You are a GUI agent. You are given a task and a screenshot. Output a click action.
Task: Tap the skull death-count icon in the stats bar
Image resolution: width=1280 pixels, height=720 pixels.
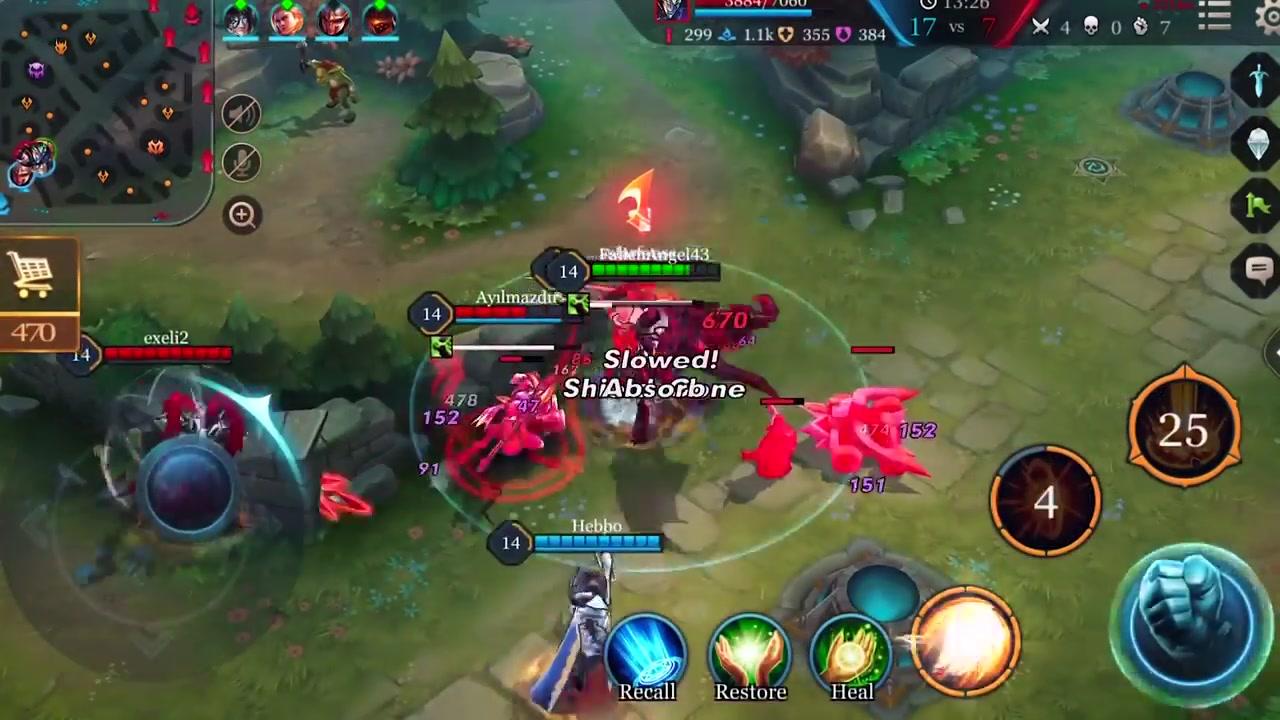[1091, 27]
